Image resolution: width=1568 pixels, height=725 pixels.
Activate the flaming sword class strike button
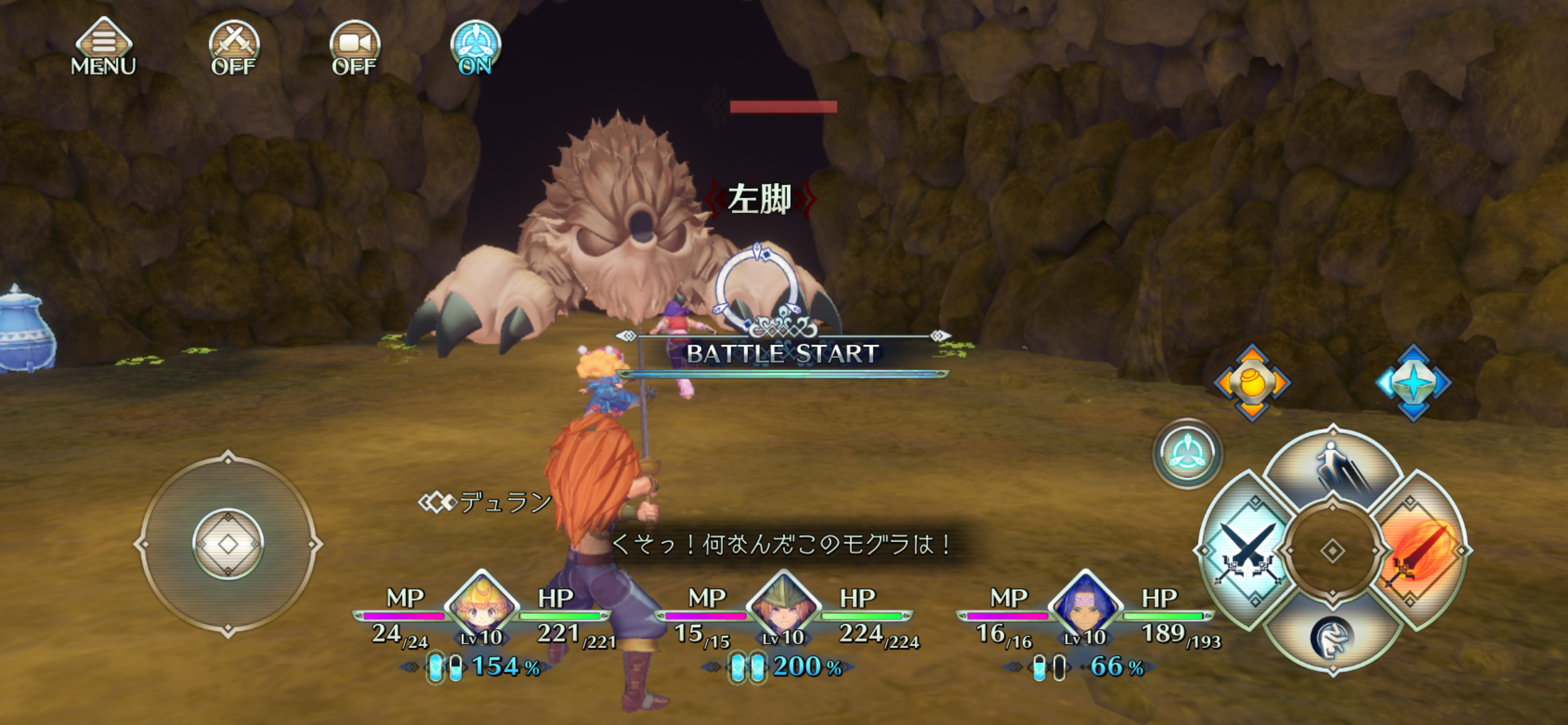1419,551
